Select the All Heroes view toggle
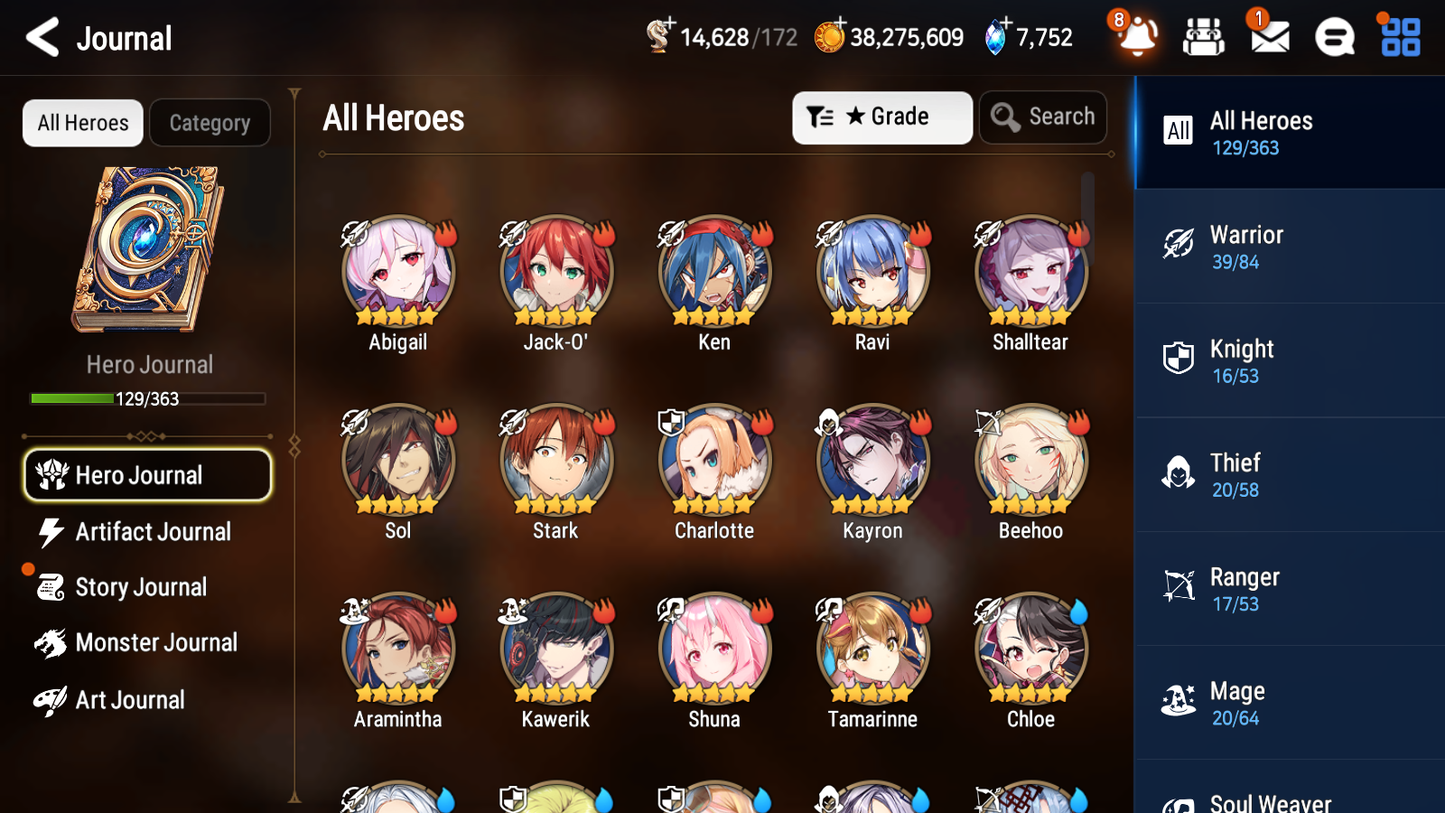Viewport: 1445px width, 813px height. (82, 122)
